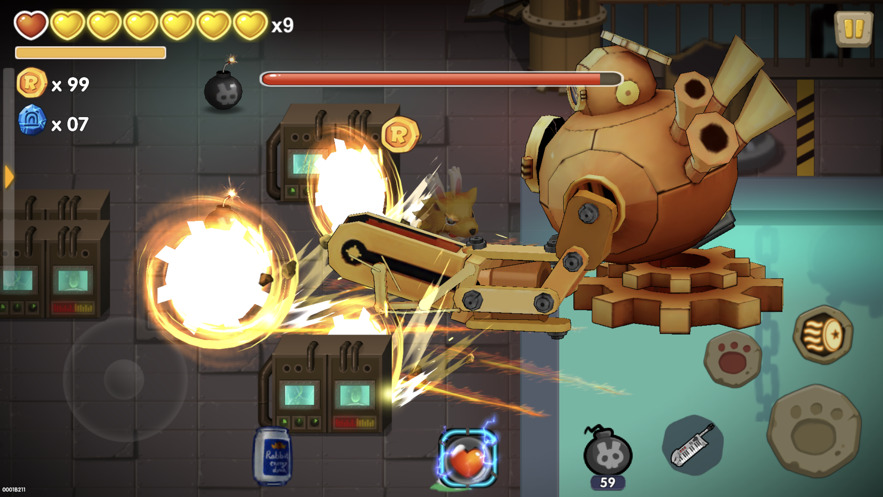Image resolution: width=883 pixels, height=497 pixels.
Task: Tap the large paw attack button
Action: tap(814, 429)
